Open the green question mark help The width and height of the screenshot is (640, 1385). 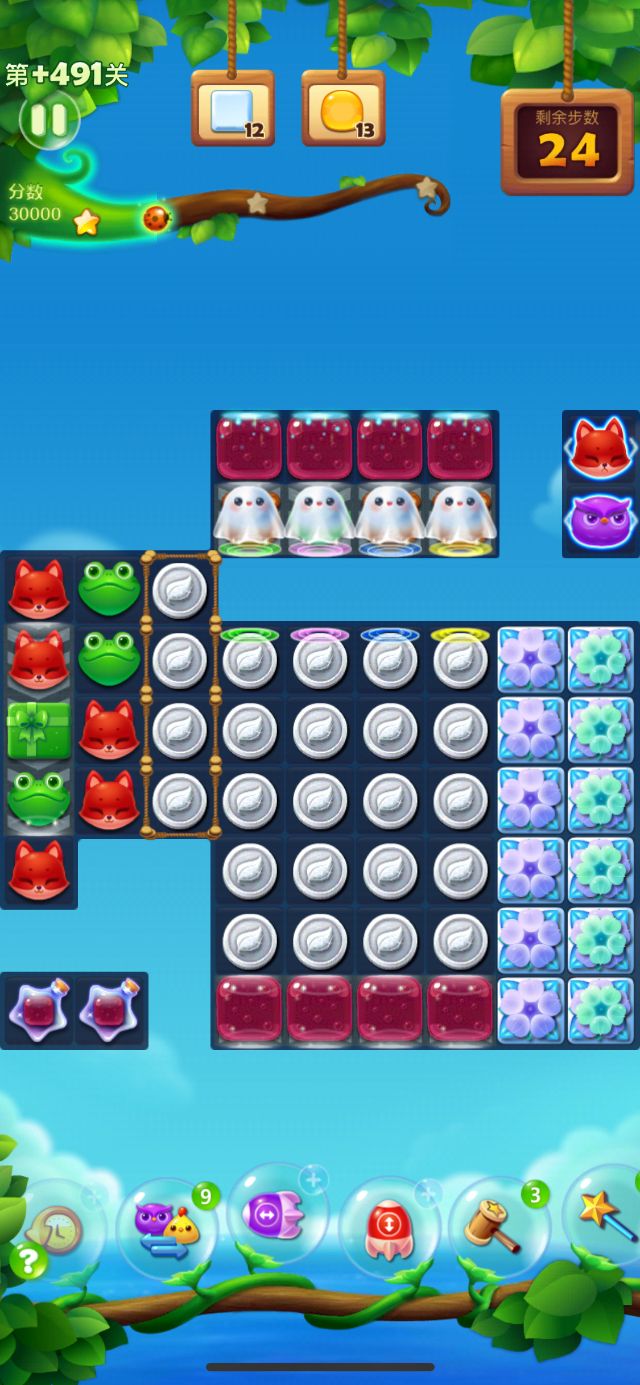[x=28, y=1260]
